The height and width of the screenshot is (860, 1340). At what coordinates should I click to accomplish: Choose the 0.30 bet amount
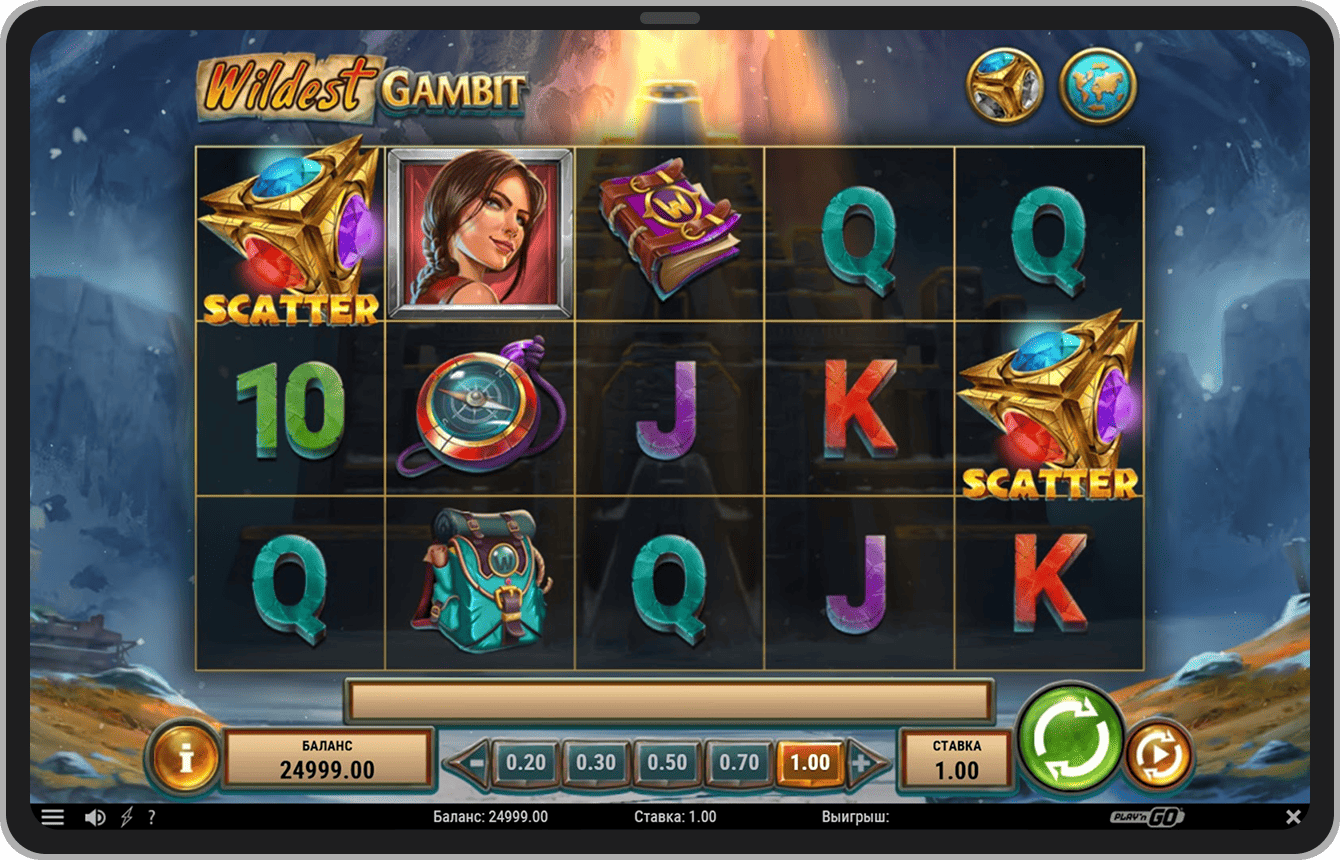tap(596, 763)
